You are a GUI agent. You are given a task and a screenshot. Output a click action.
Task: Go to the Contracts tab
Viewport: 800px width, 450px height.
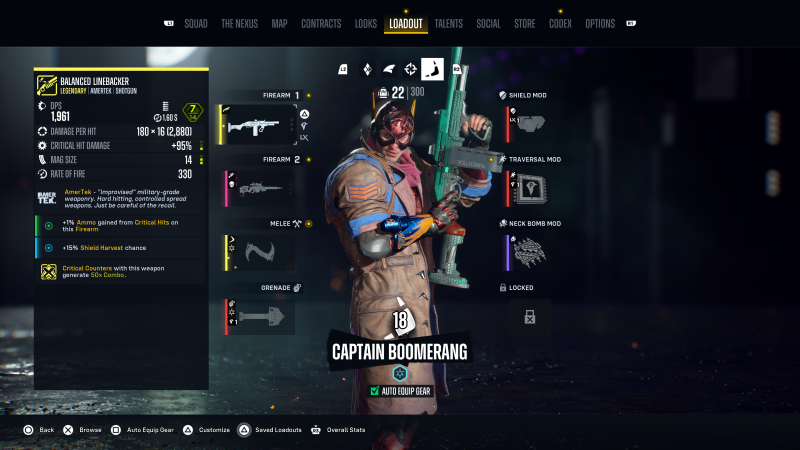point(321,23)
